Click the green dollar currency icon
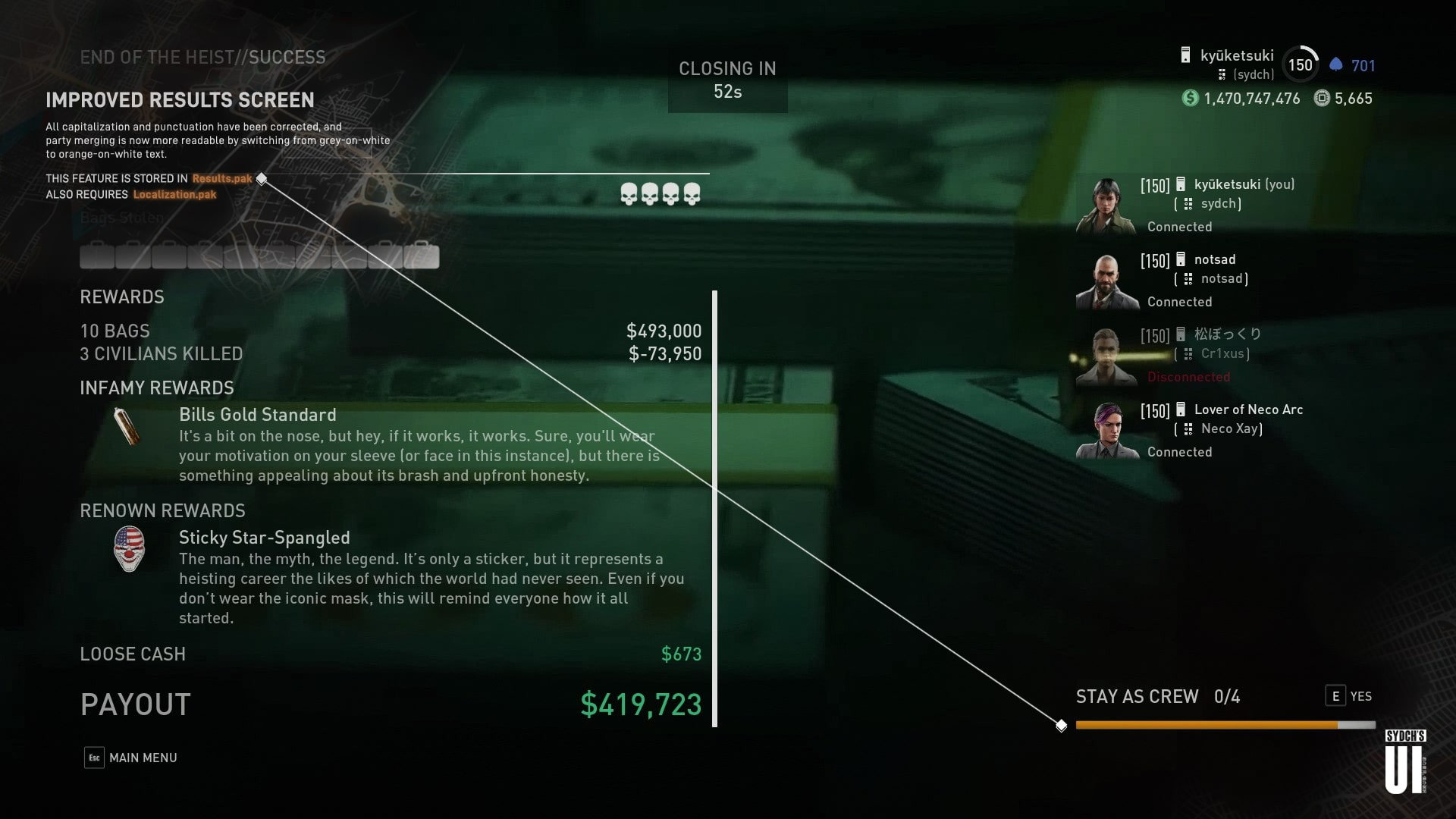This screenshot has width=1456, height=819. pyautogui.click(x=1189, y=99)
